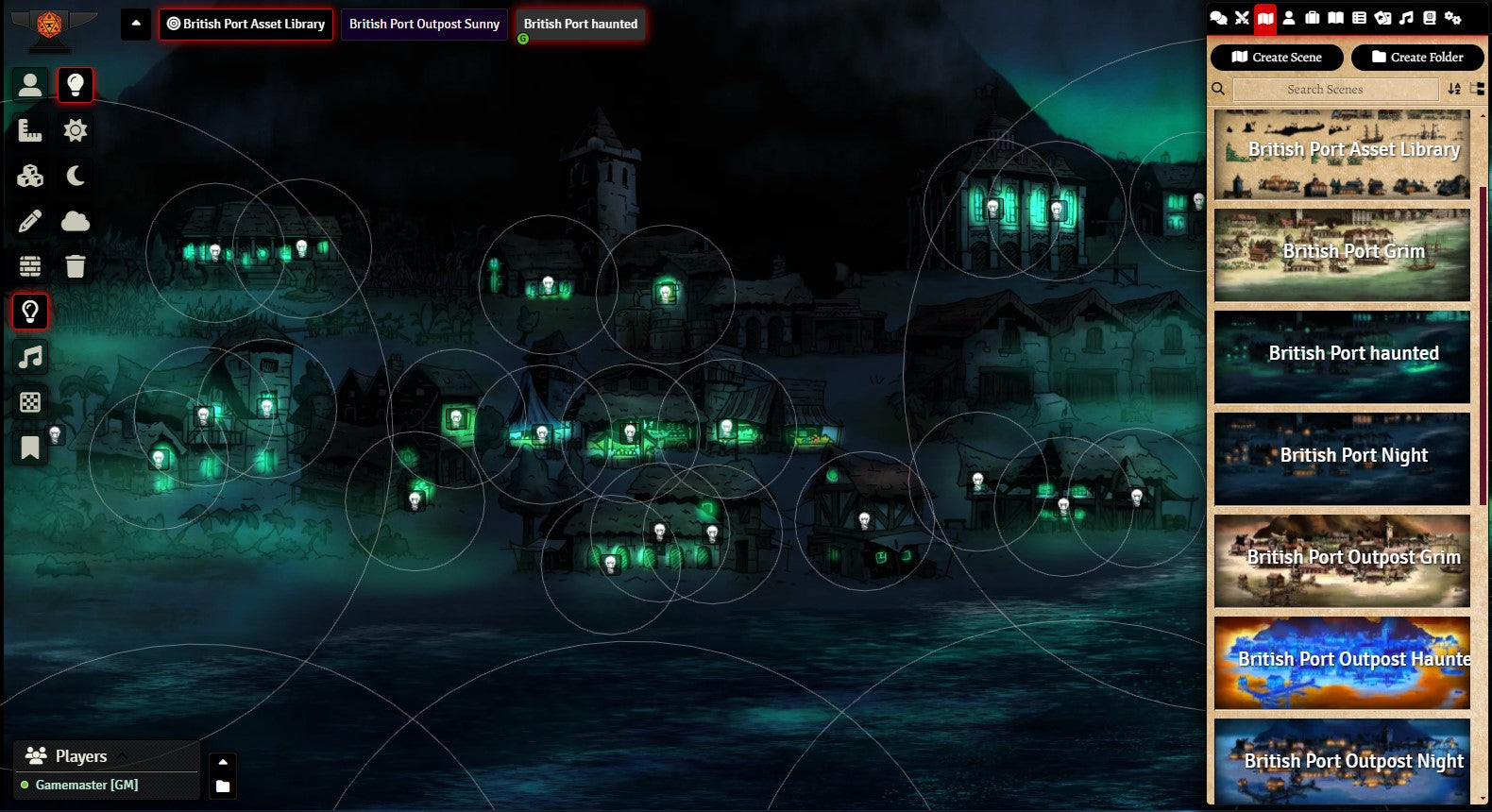Activate the ruler measurement tool
The width and height of the screenshot is (1492, 812).
(30, 130)
